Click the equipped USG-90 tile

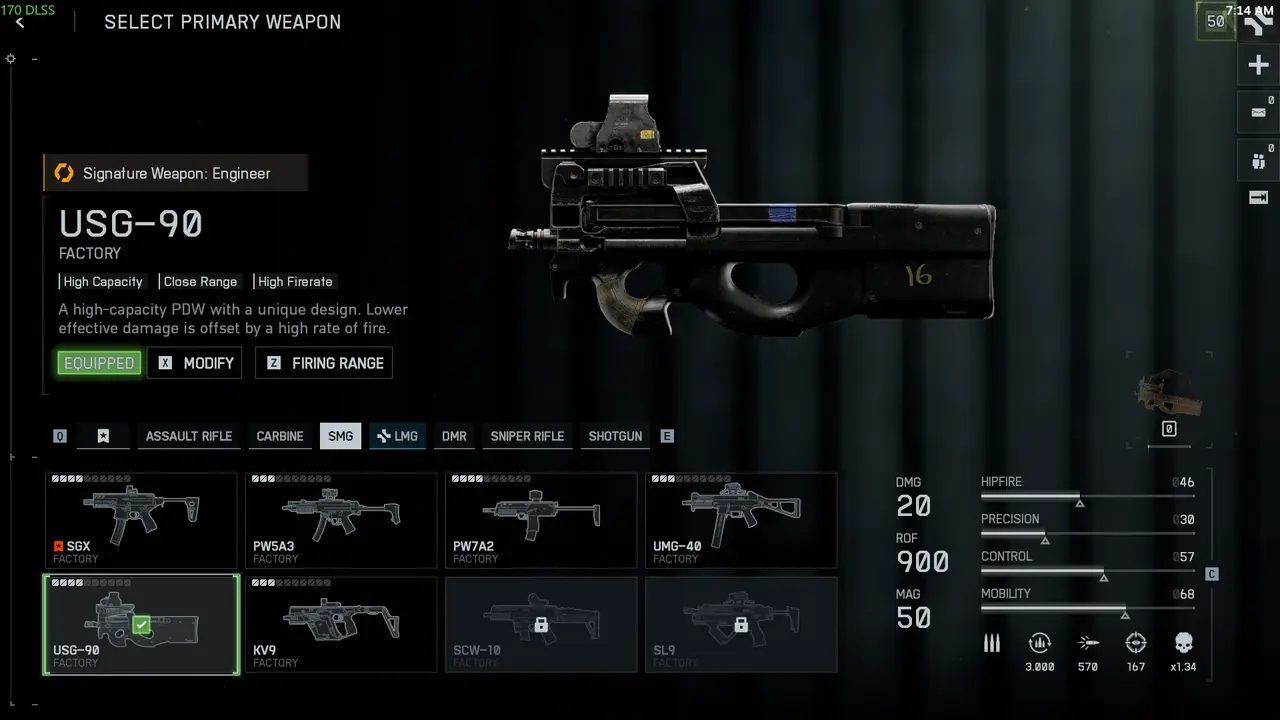click(x=141, y=624)
